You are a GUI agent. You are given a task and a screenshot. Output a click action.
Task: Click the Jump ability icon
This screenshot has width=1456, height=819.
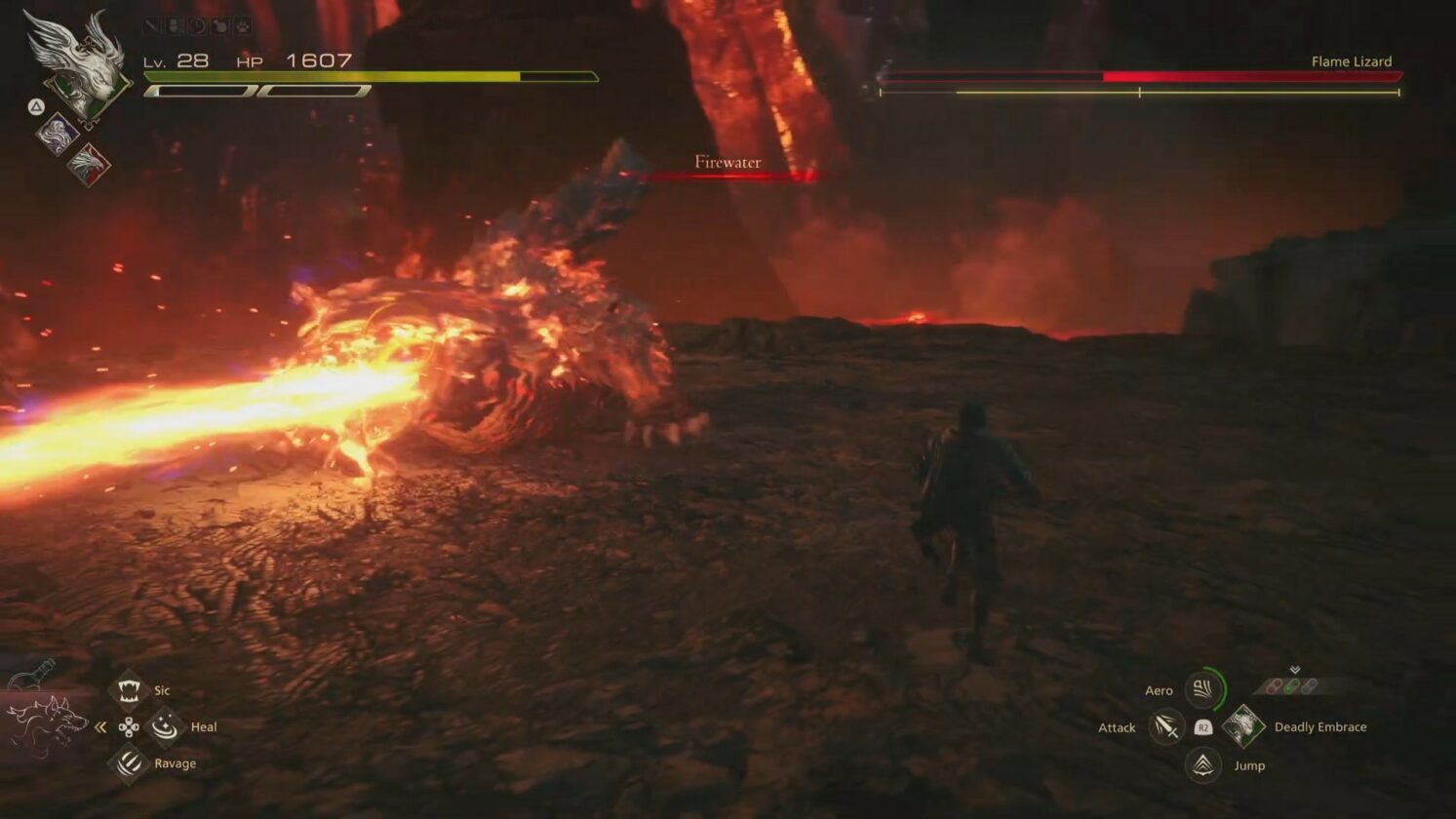pyautogui.click(x=1201, y=763)
